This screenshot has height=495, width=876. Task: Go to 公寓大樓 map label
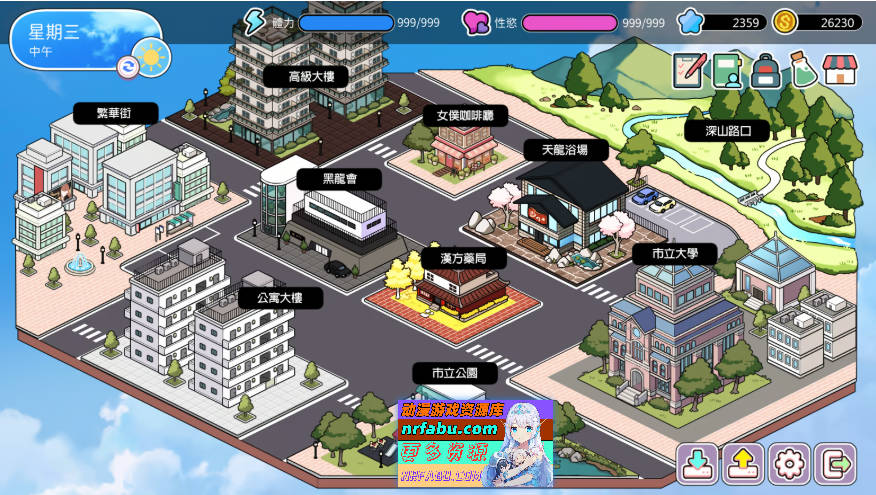click(x=279, y=297)
